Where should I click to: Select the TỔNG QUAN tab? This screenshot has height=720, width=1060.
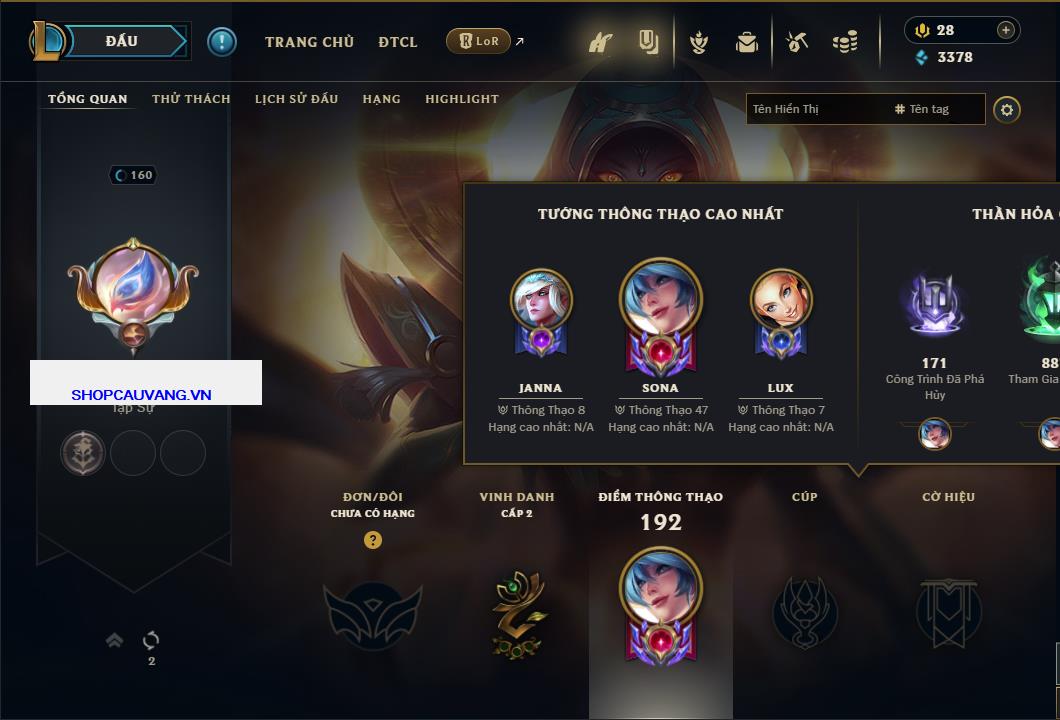88,99
